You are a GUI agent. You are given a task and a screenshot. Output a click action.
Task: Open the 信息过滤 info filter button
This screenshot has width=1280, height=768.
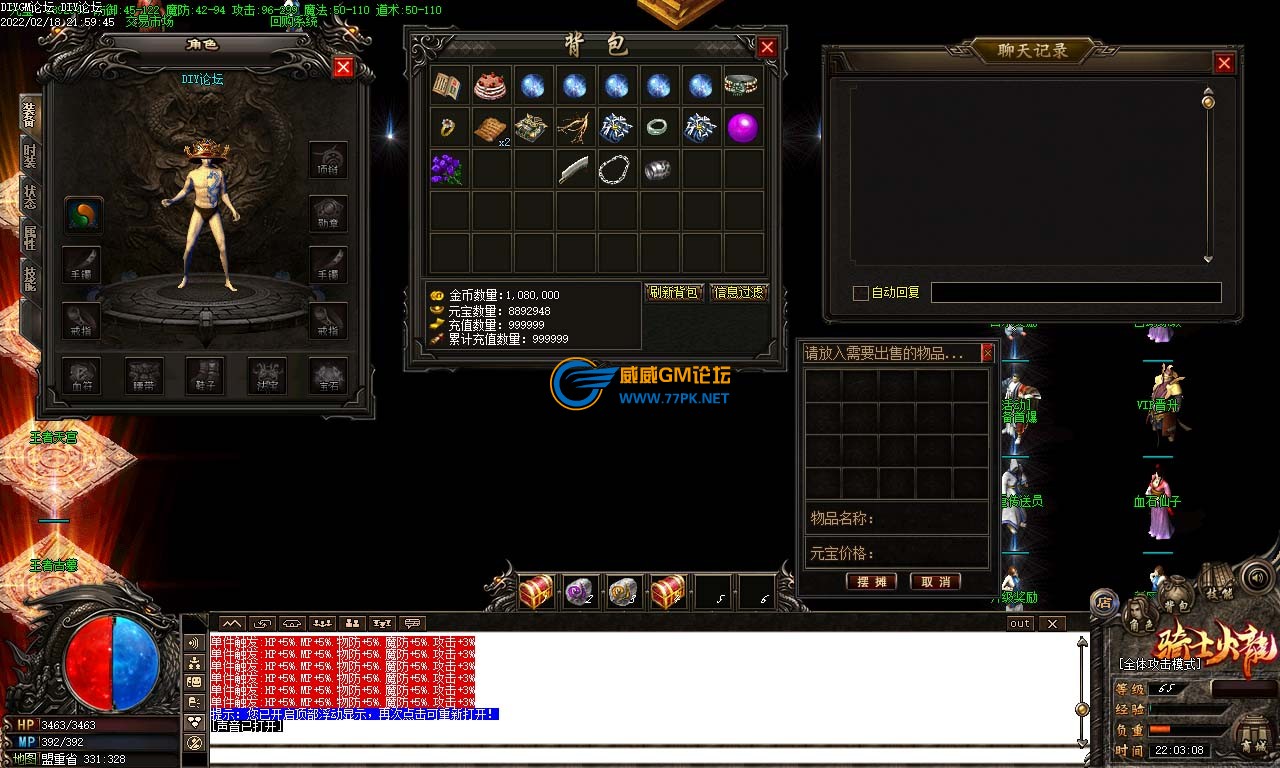point(738,293)
